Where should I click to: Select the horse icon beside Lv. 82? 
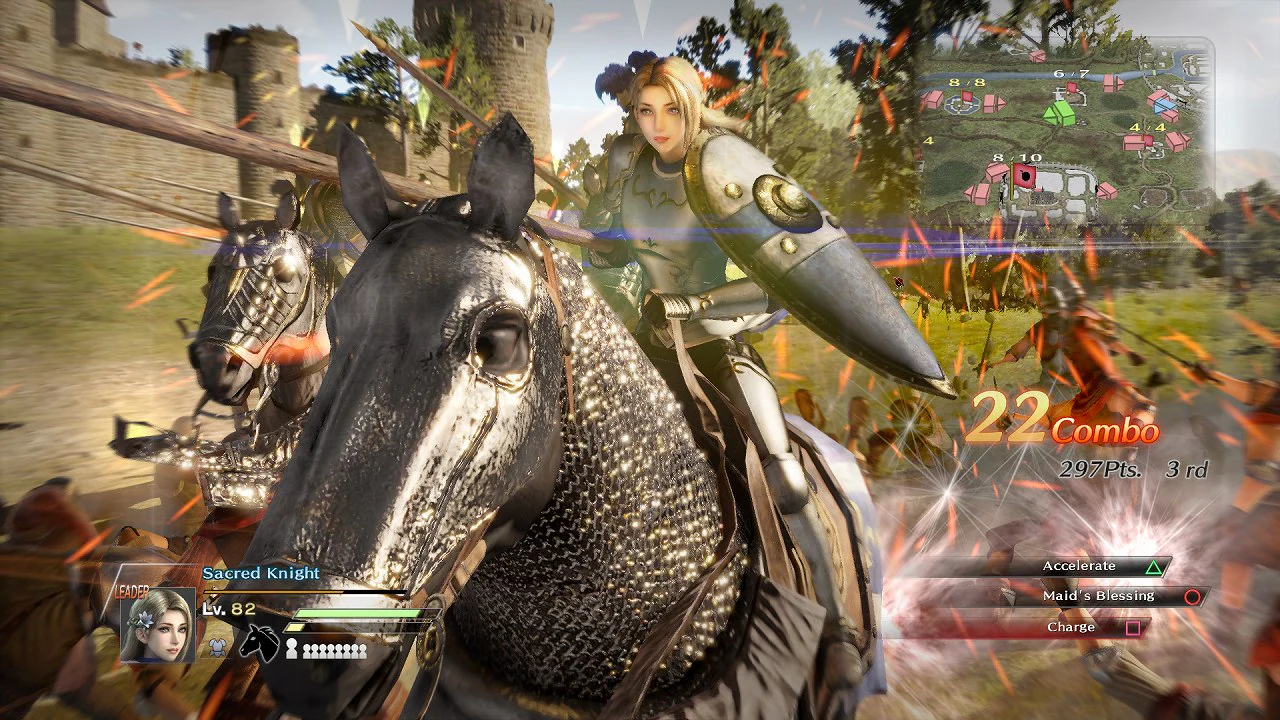coord(258,642)
